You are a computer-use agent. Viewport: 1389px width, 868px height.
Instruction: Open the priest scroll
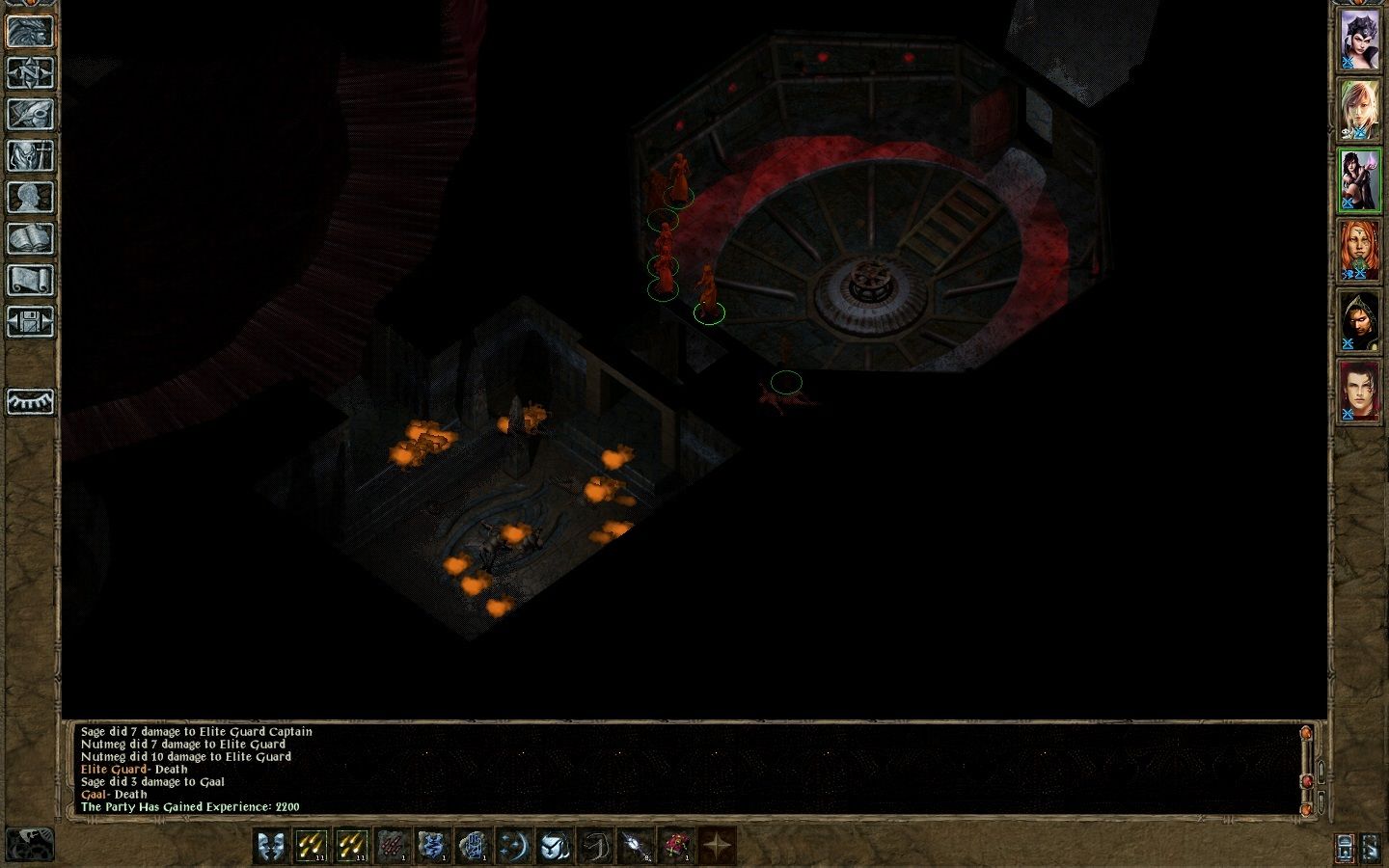30,280
